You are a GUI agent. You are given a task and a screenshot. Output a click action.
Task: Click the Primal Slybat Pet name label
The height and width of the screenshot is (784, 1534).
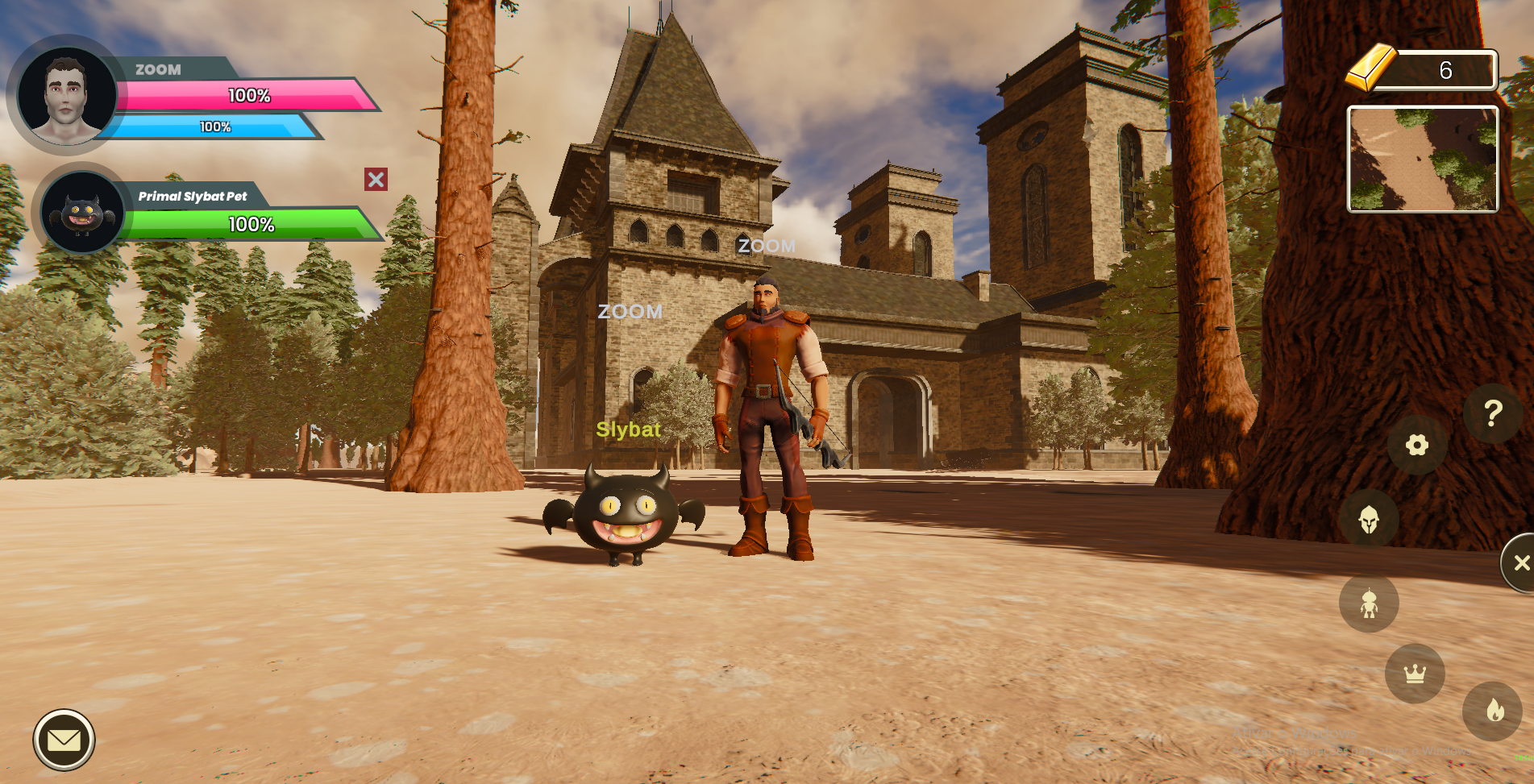tap(193, 195)
